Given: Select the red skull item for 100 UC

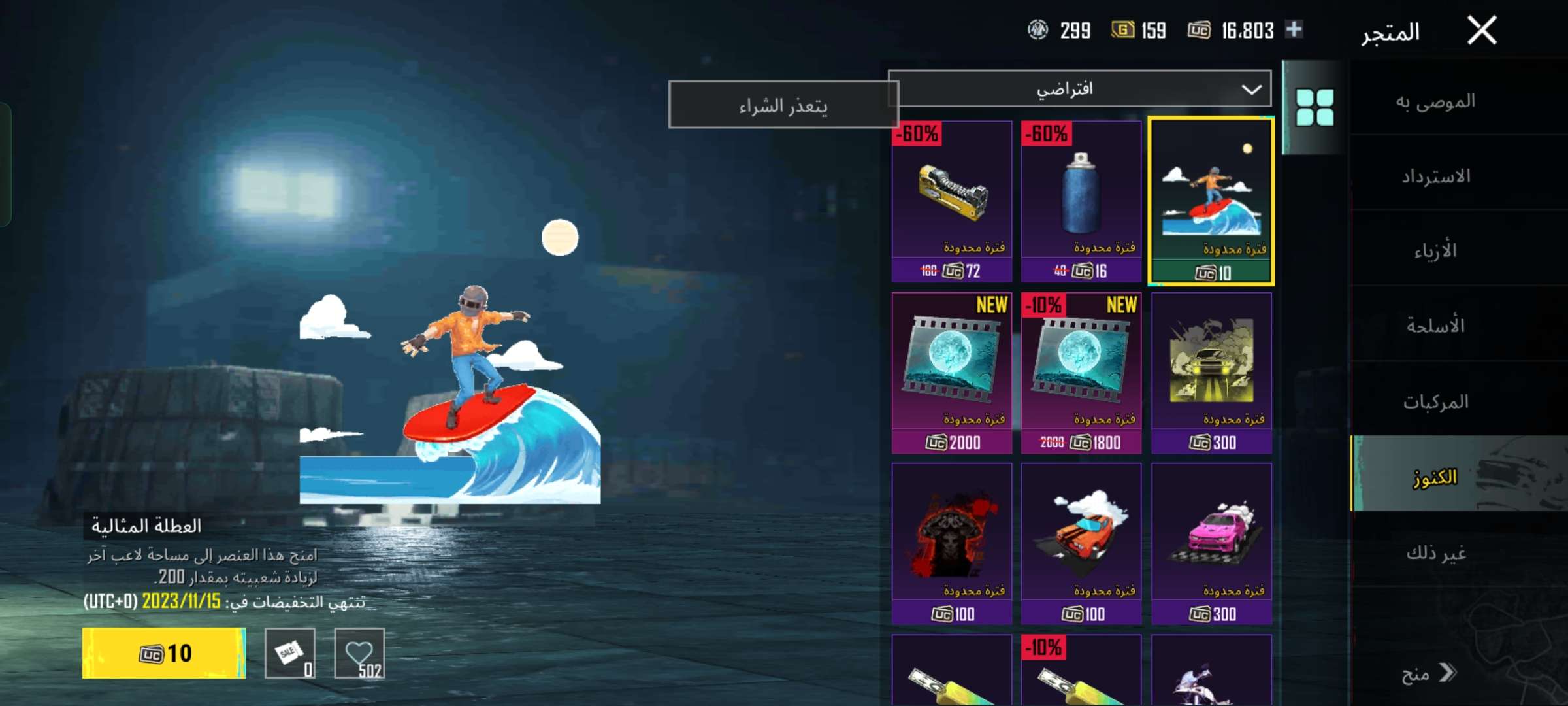Looking at the screenshot, I should click(x=952, y=544).
